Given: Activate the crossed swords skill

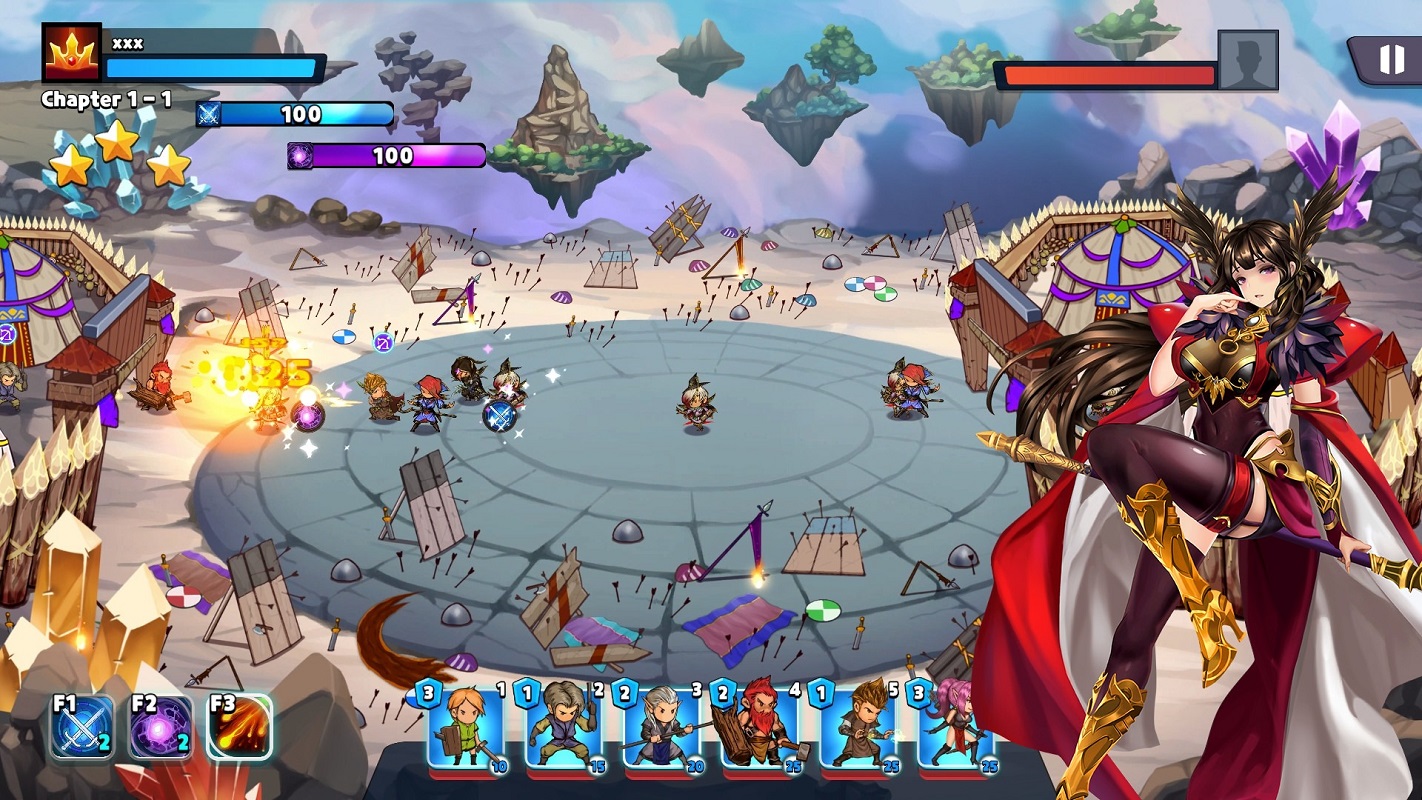Looking at the screenshot, I should point(82,727).
